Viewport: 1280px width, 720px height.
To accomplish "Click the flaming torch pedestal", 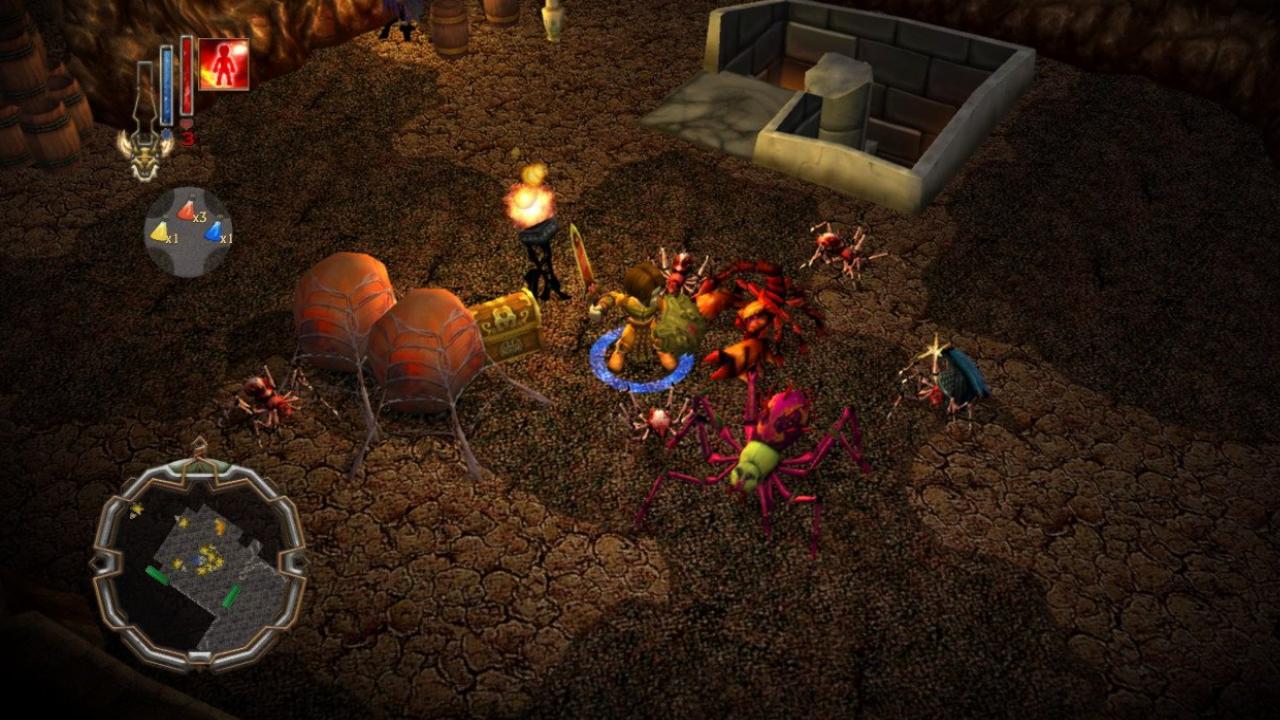I will [533, 215].
